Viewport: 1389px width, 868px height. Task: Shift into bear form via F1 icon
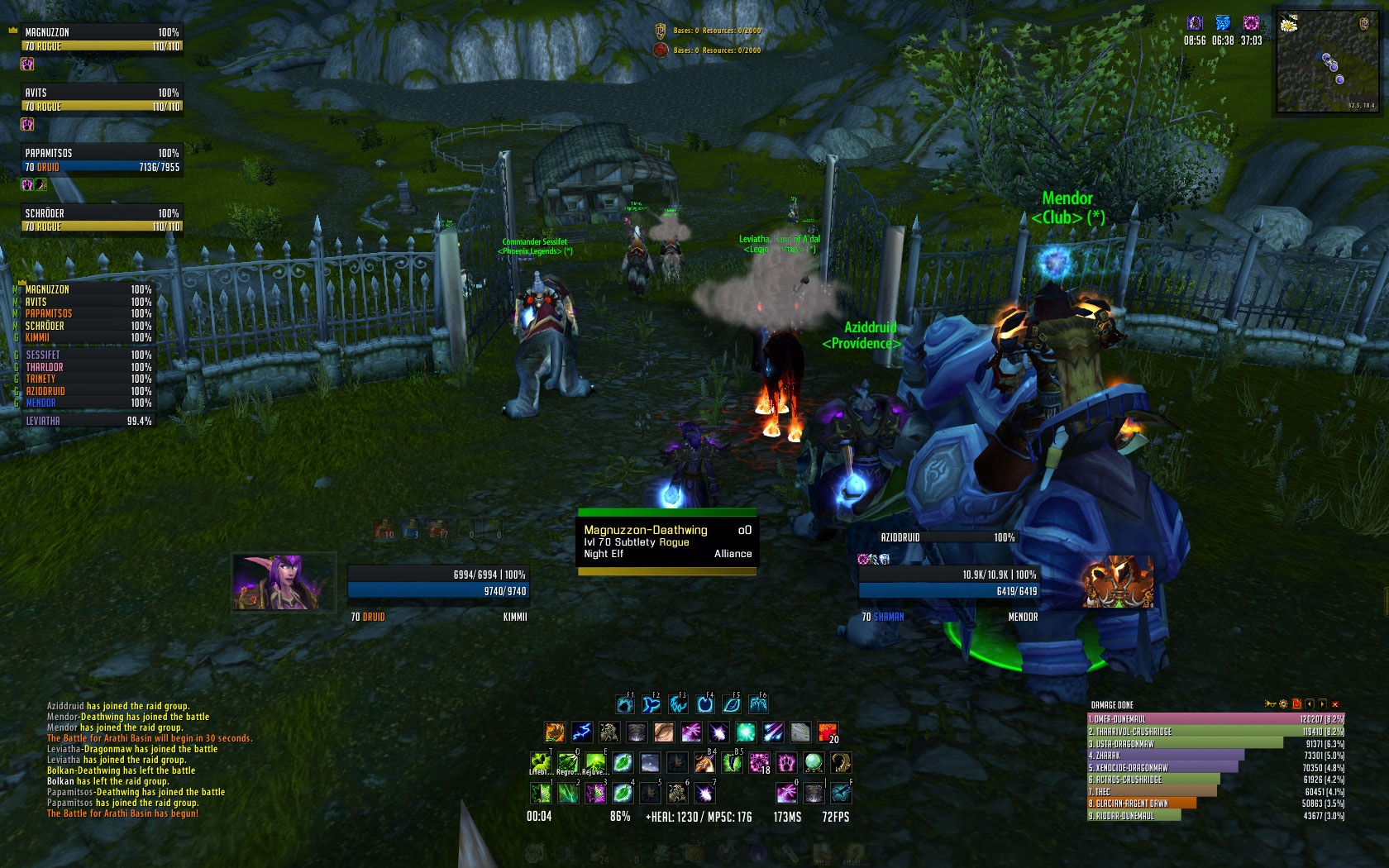(625, 704)
